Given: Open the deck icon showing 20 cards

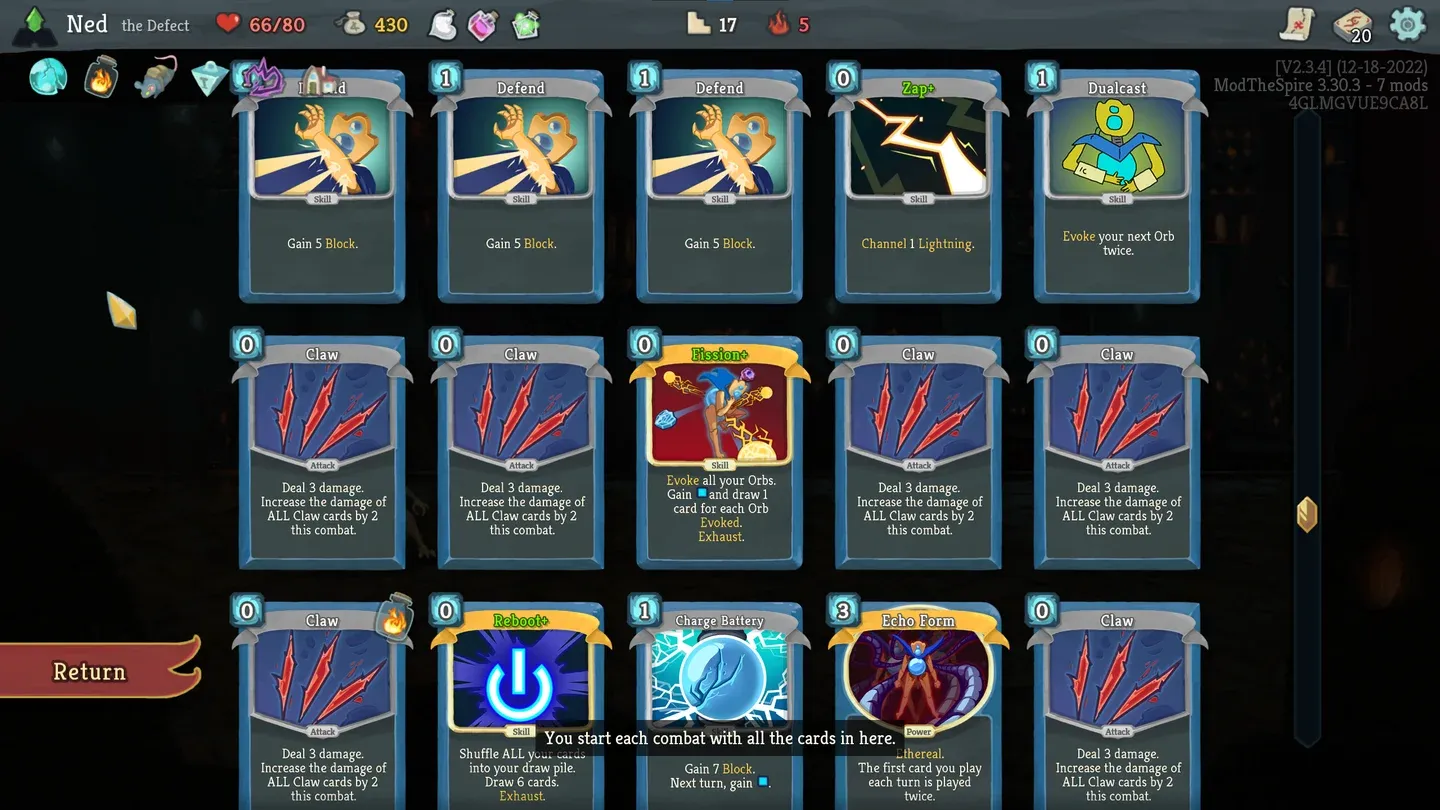Looking at the screenshot, I should 1352,24.
